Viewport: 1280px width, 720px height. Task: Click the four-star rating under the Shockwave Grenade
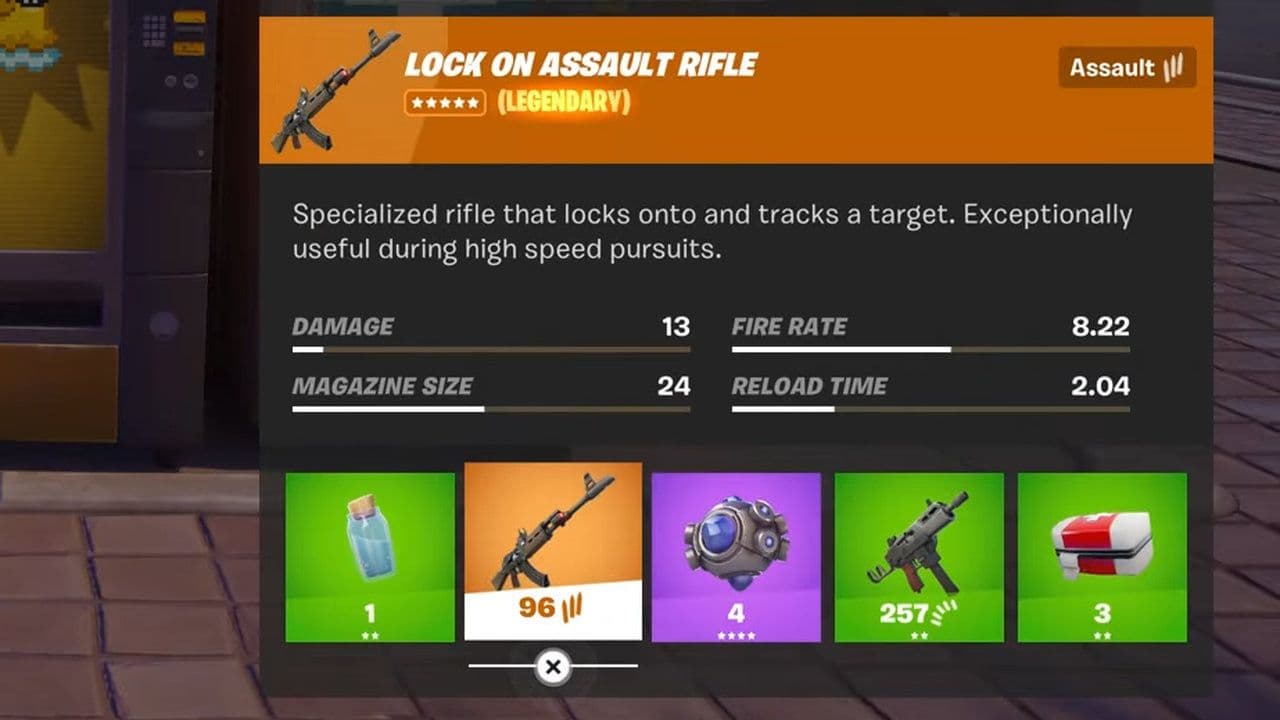coord(737,634)
